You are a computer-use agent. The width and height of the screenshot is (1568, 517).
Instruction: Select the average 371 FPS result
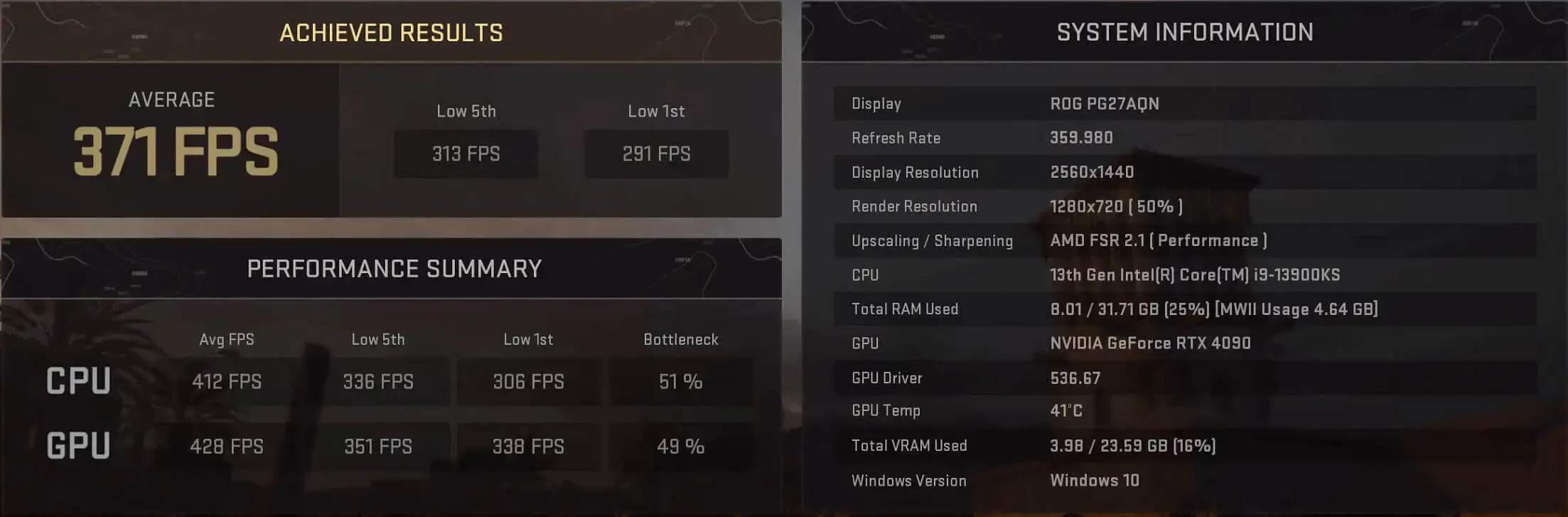(x=172, y=149)
